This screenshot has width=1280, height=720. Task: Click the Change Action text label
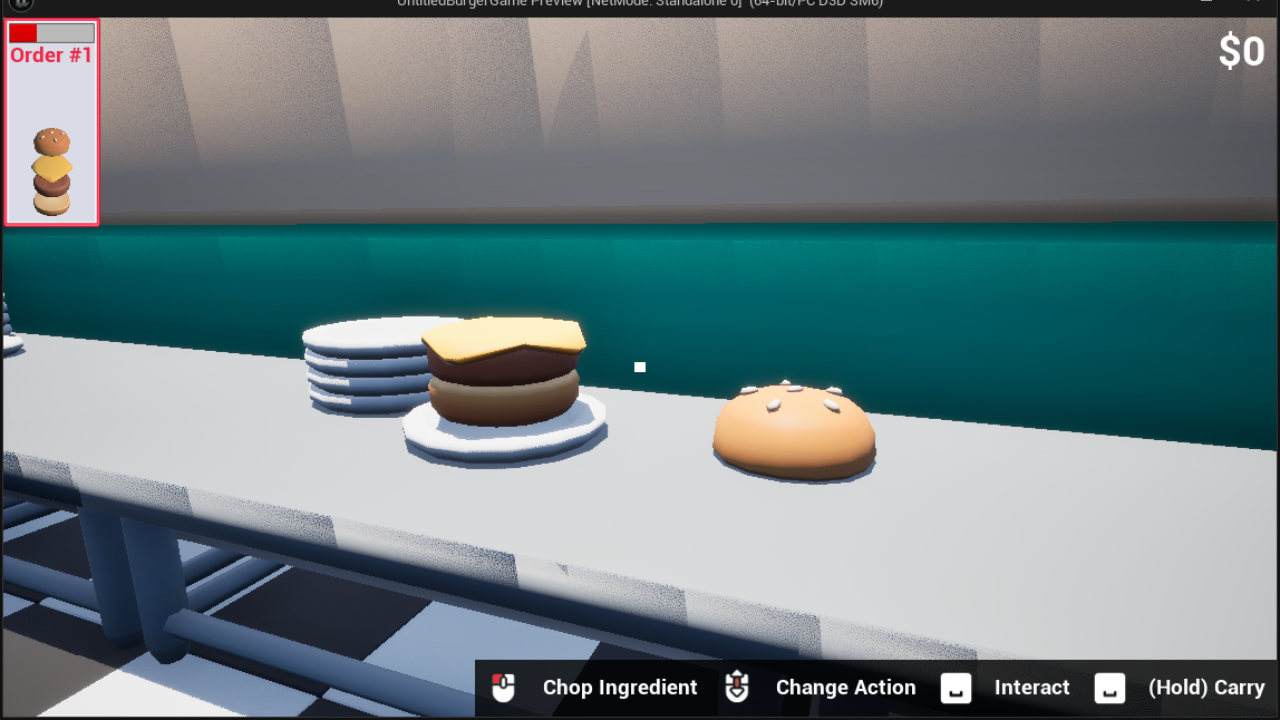[x=845, y=687]
